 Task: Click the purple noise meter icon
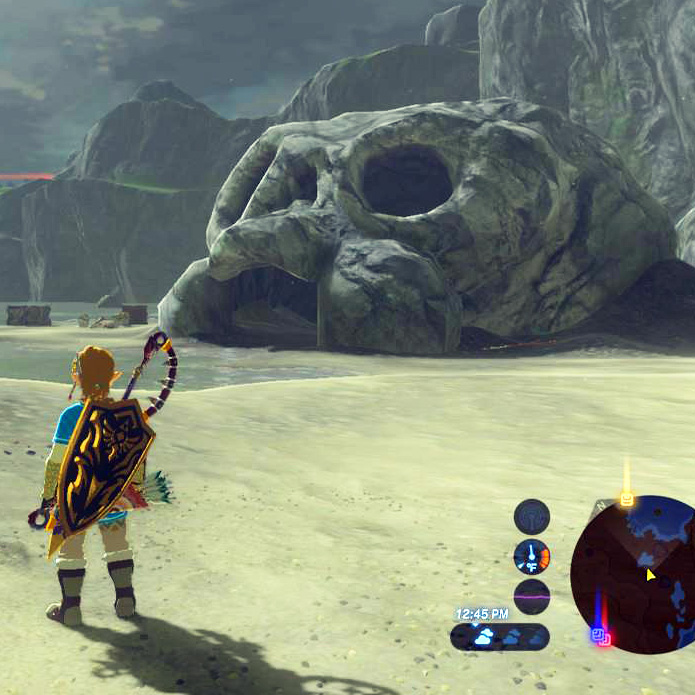pos(531,596)
